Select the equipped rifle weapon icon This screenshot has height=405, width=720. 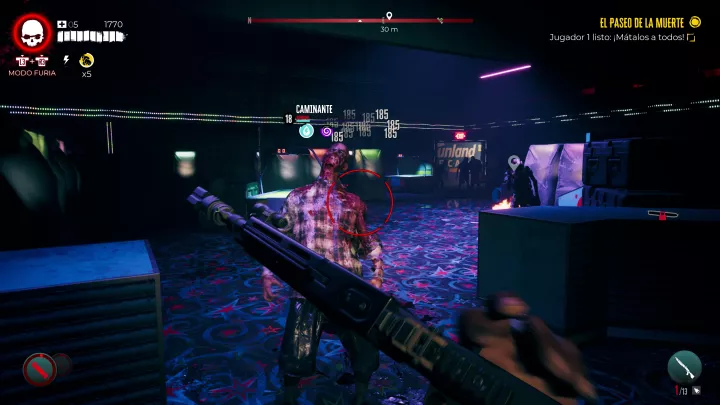pyautogui.click(x=683, y=366)
